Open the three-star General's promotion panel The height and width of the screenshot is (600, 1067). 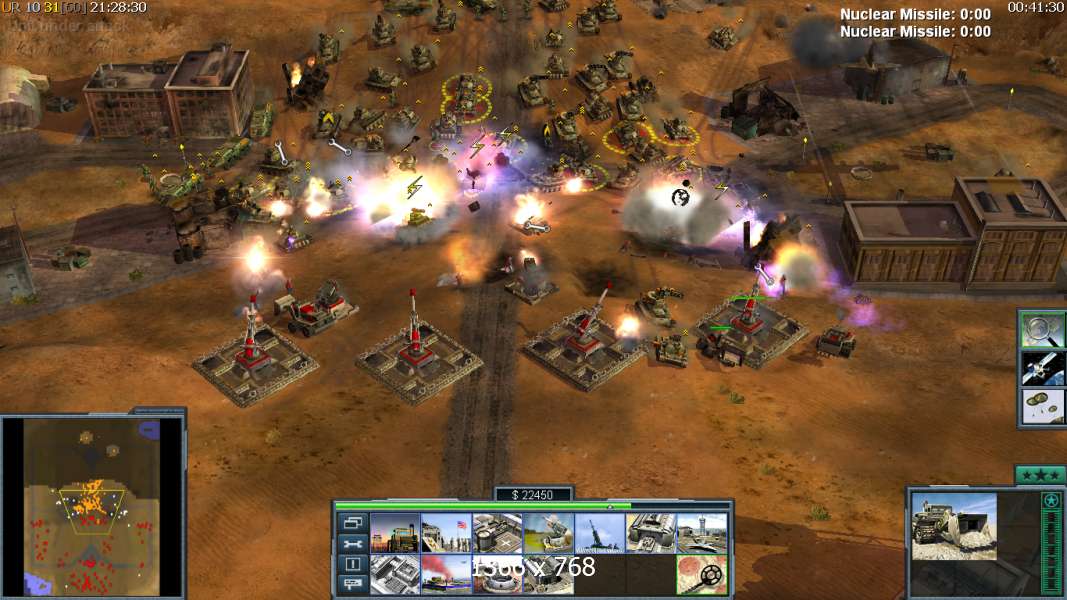pos(1040,474)
